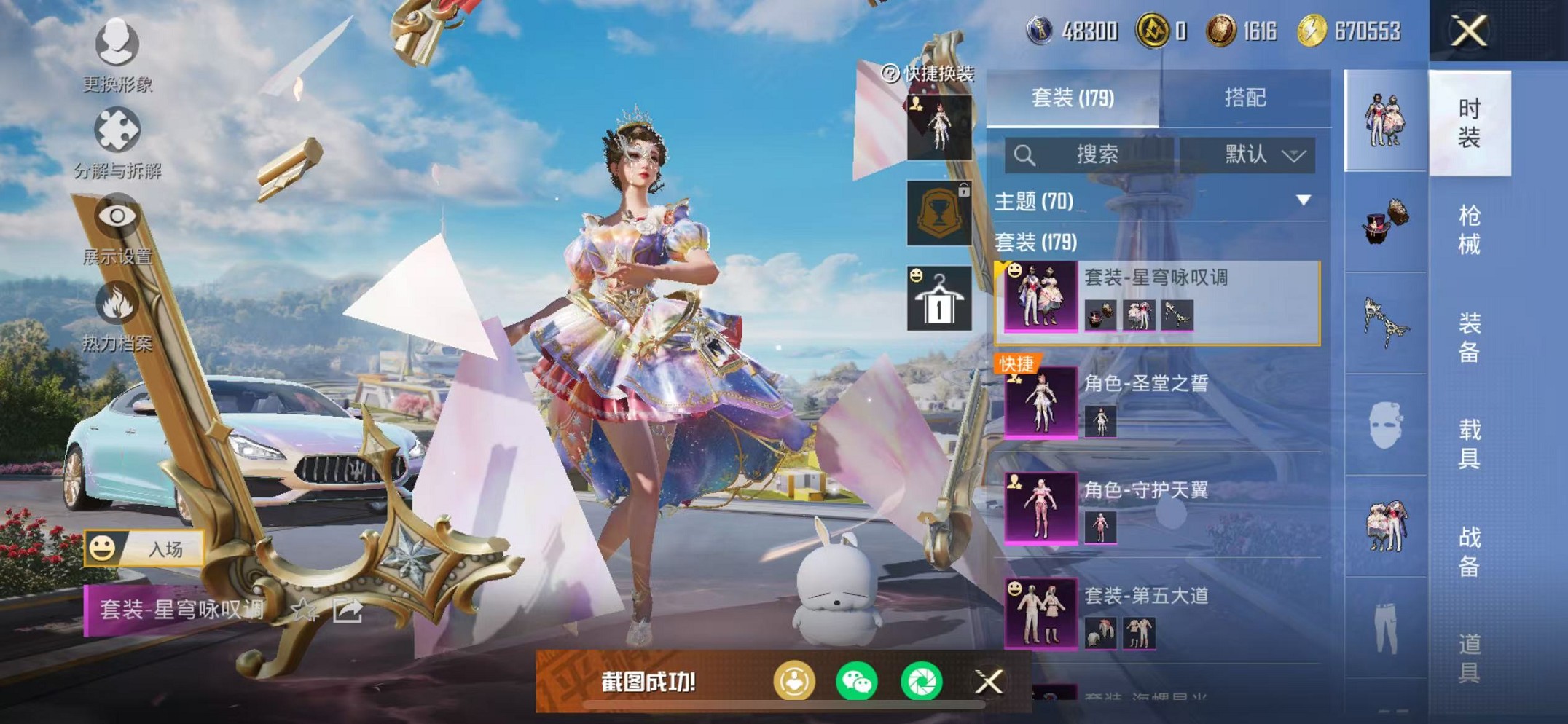Close the wardrobe screen with top-right X
The width and height of the screenshot is (1568, 724).
tap(1469, 31)
